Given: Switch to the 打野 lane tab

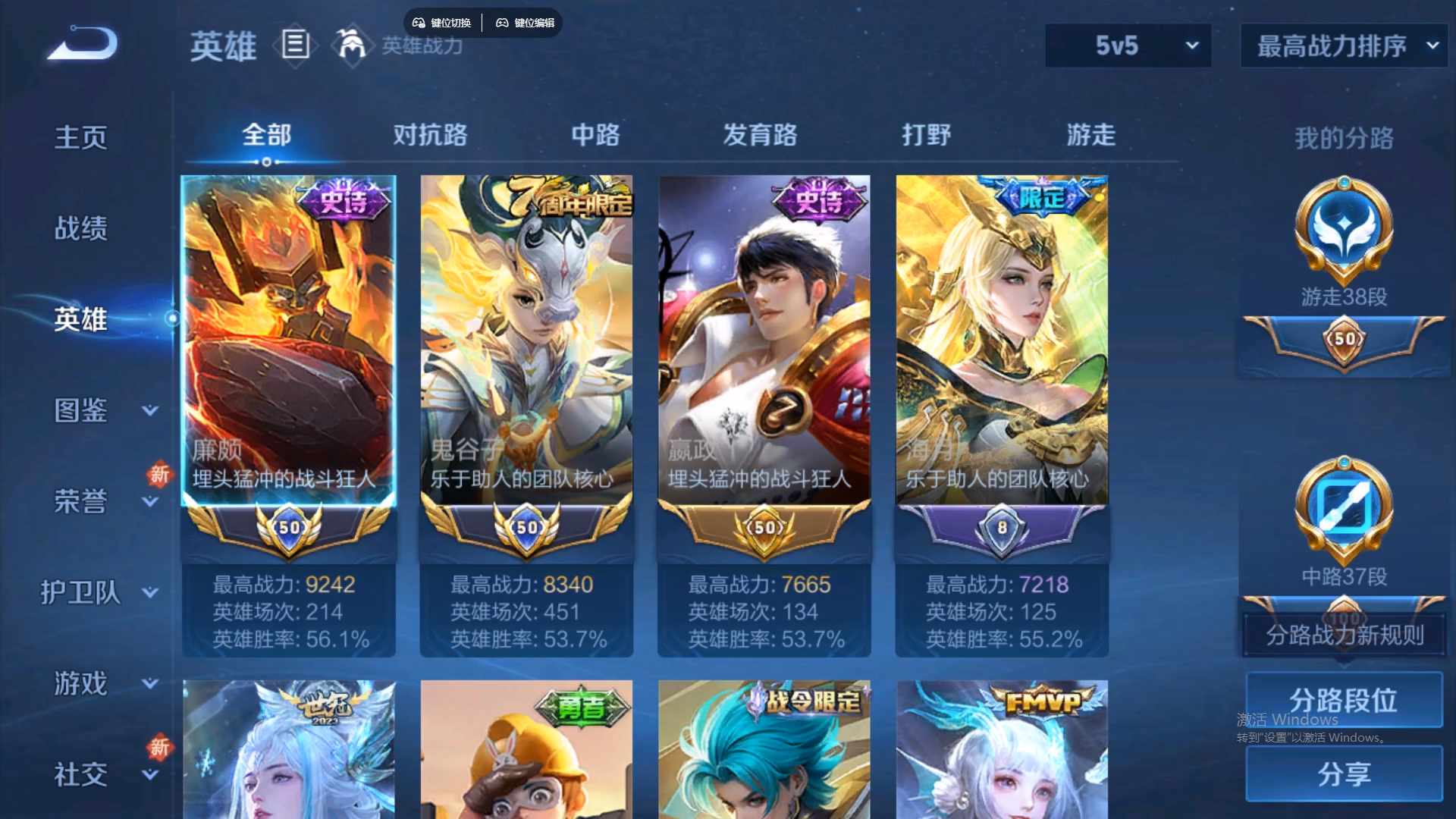Looking at the screenshot, I should point(927,135).
